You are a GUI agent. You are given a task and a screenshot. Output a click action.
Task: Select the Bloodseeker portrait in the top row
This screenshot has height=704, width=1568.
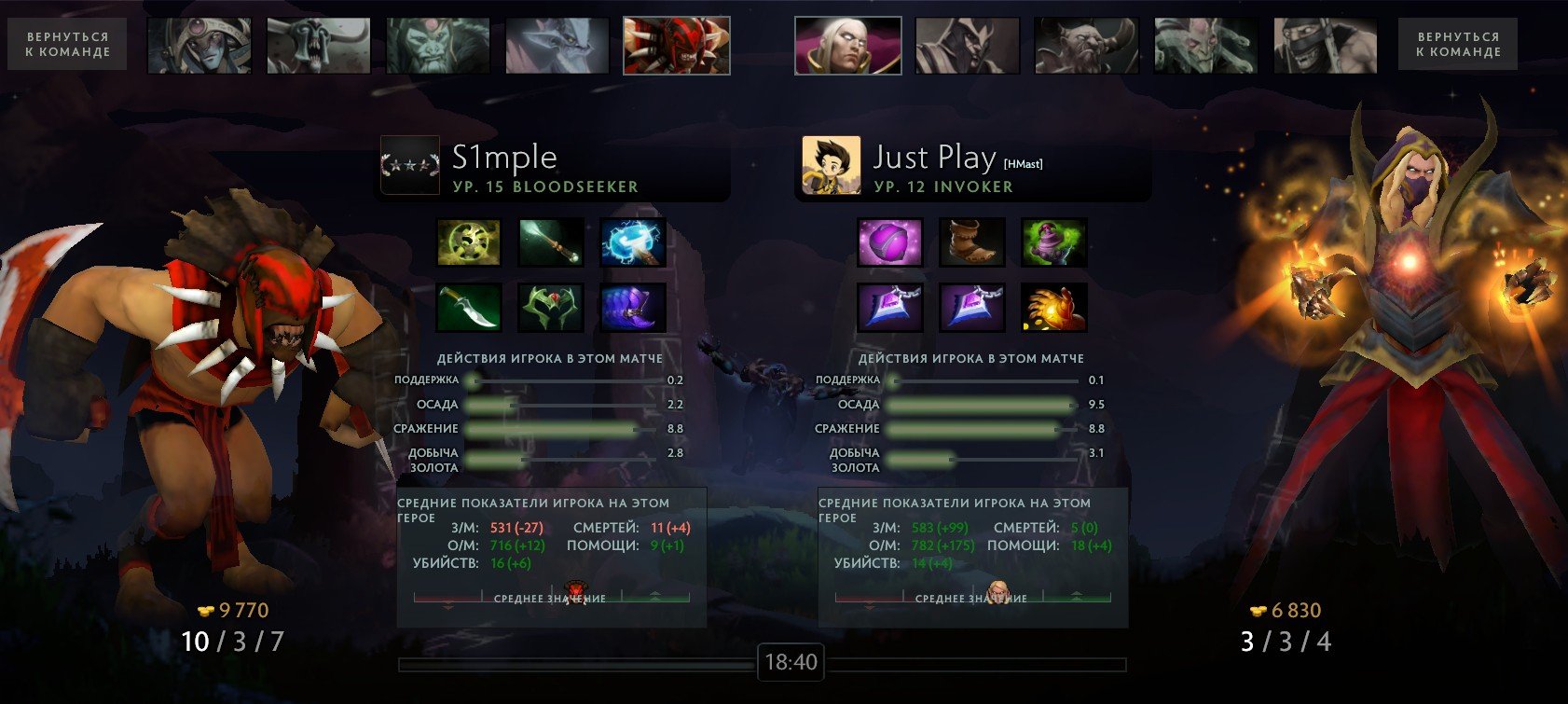pos(676,46)
